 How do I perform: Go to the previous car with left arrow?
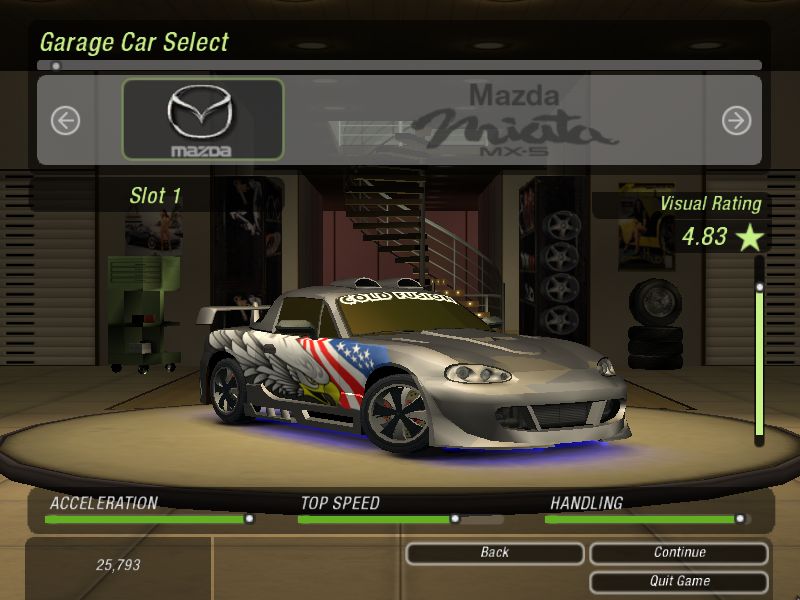coord(65,121)
